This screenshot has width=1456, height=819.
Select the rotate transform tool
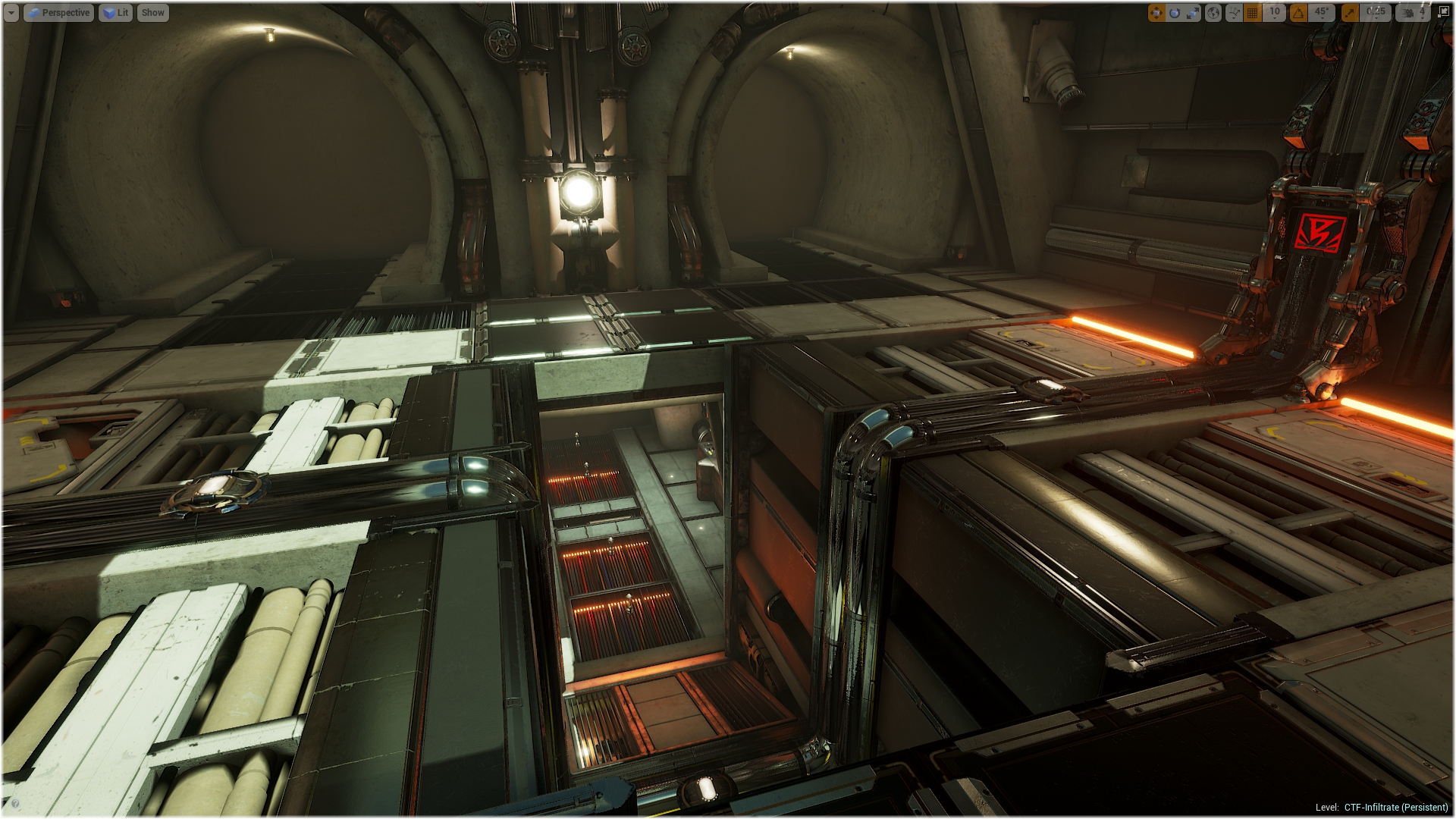1175,13
